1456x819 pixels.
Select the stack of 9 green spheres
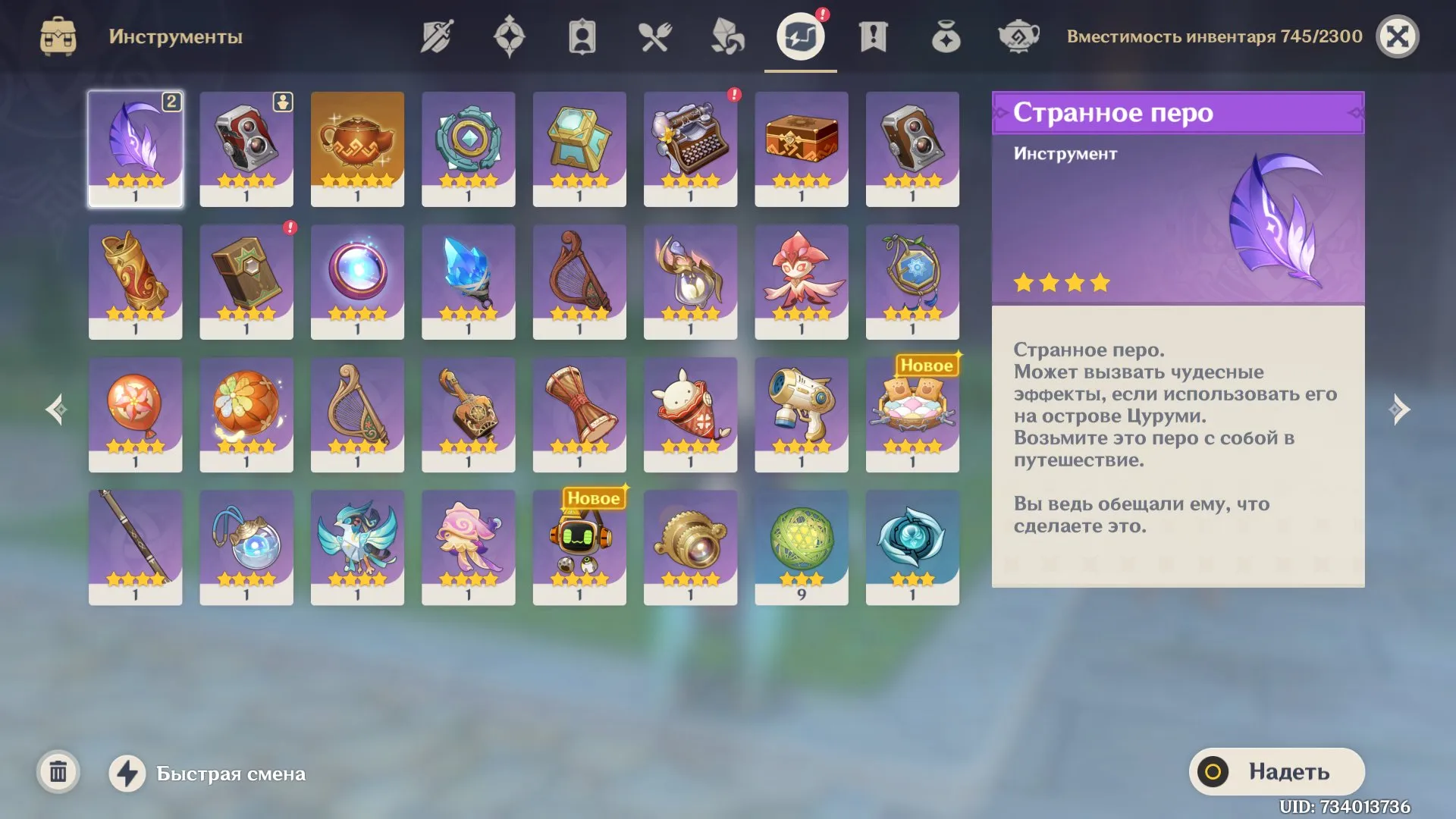point(802,548)
